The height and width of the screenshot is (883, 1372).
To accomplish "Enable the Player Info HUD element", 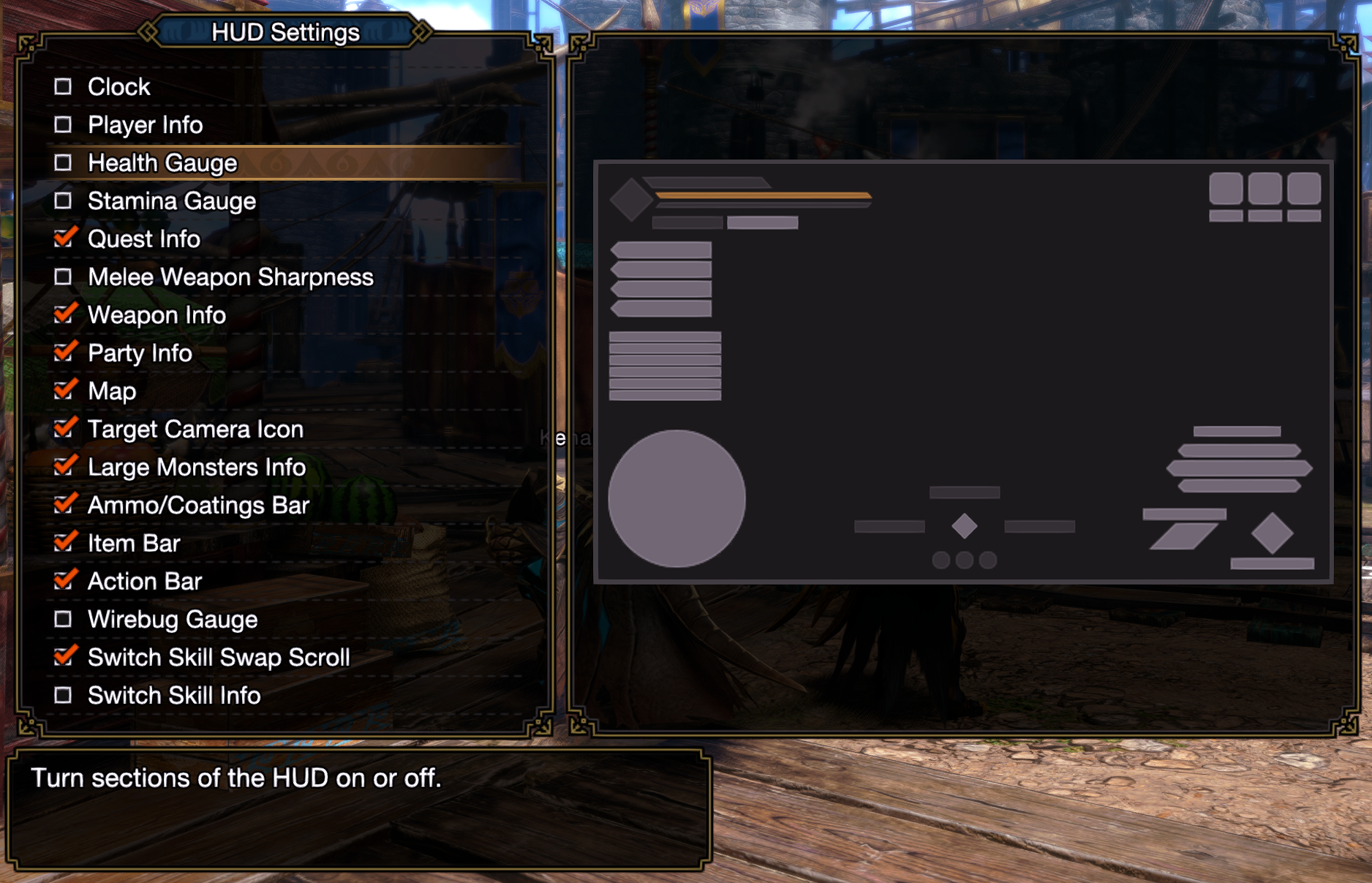I will (x=64, y=125).
